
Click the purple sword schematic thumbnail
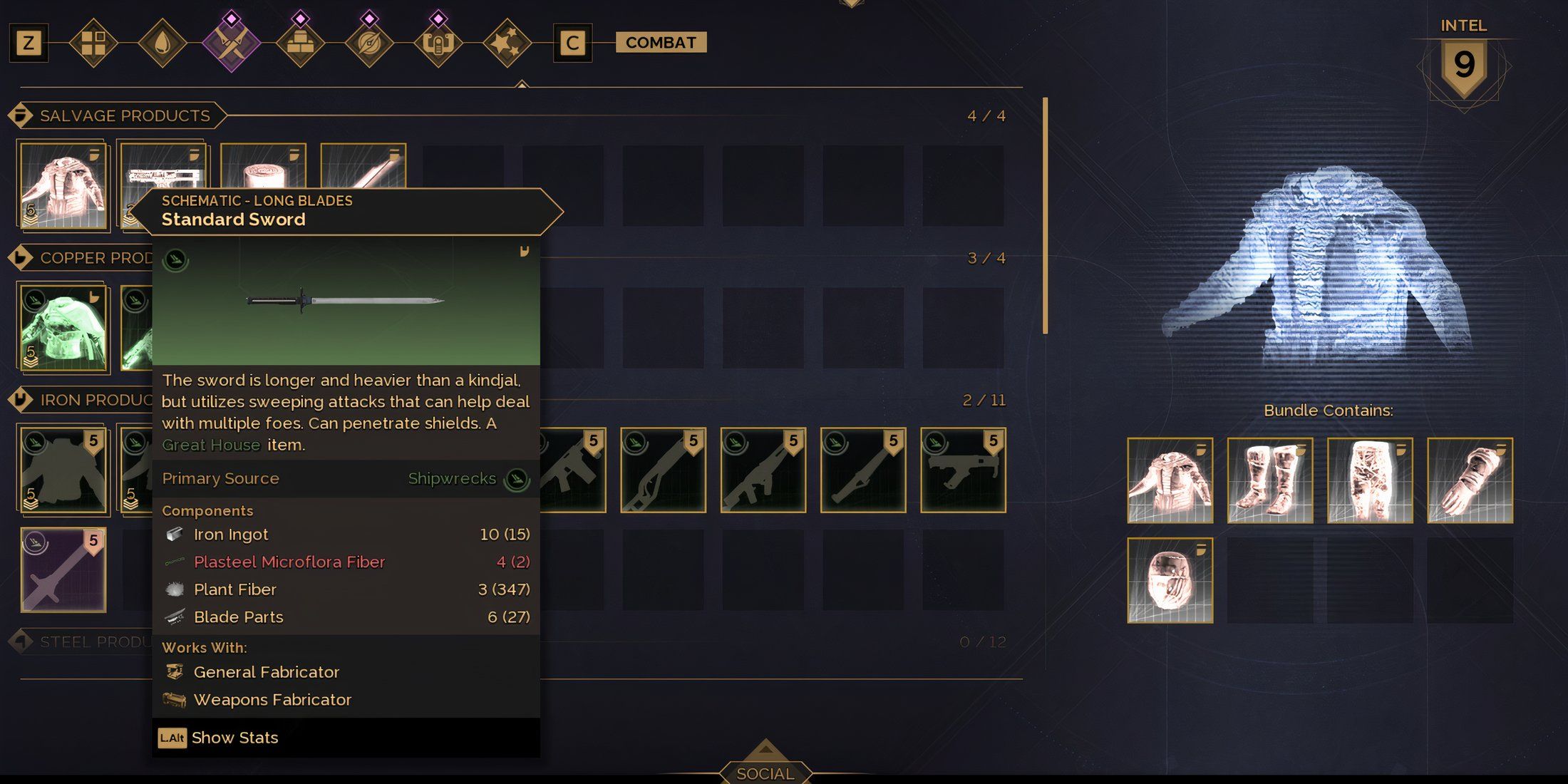pos(63,570)
